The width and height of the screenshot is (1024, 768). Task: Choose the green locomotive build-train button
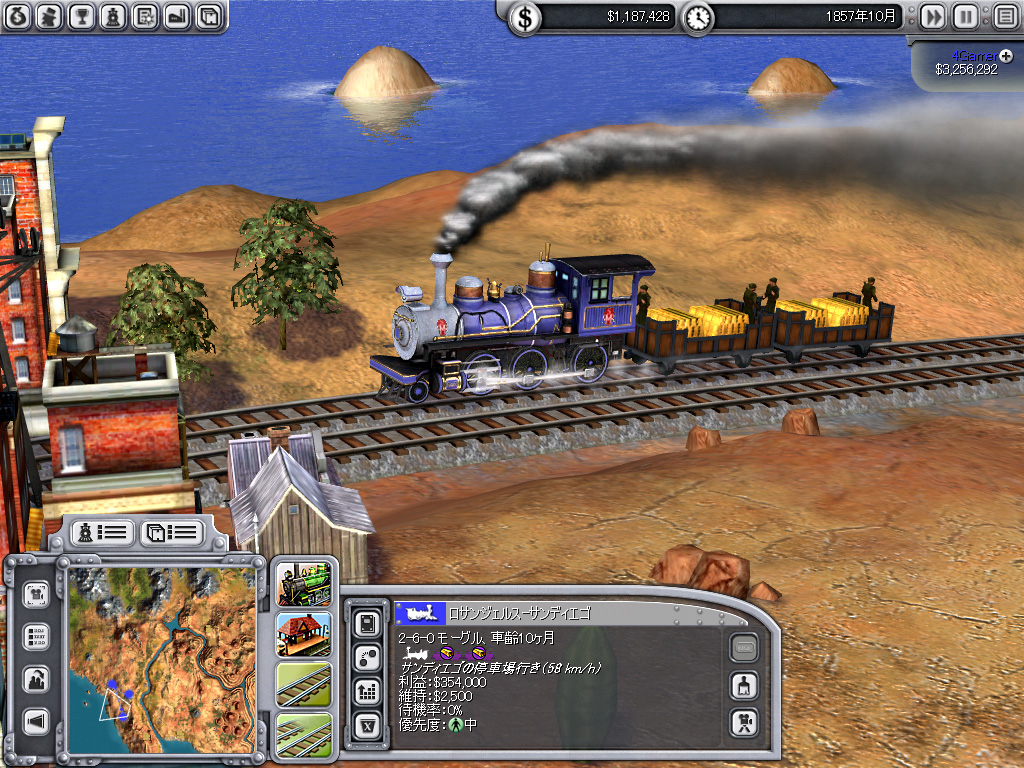click(304, 585)
